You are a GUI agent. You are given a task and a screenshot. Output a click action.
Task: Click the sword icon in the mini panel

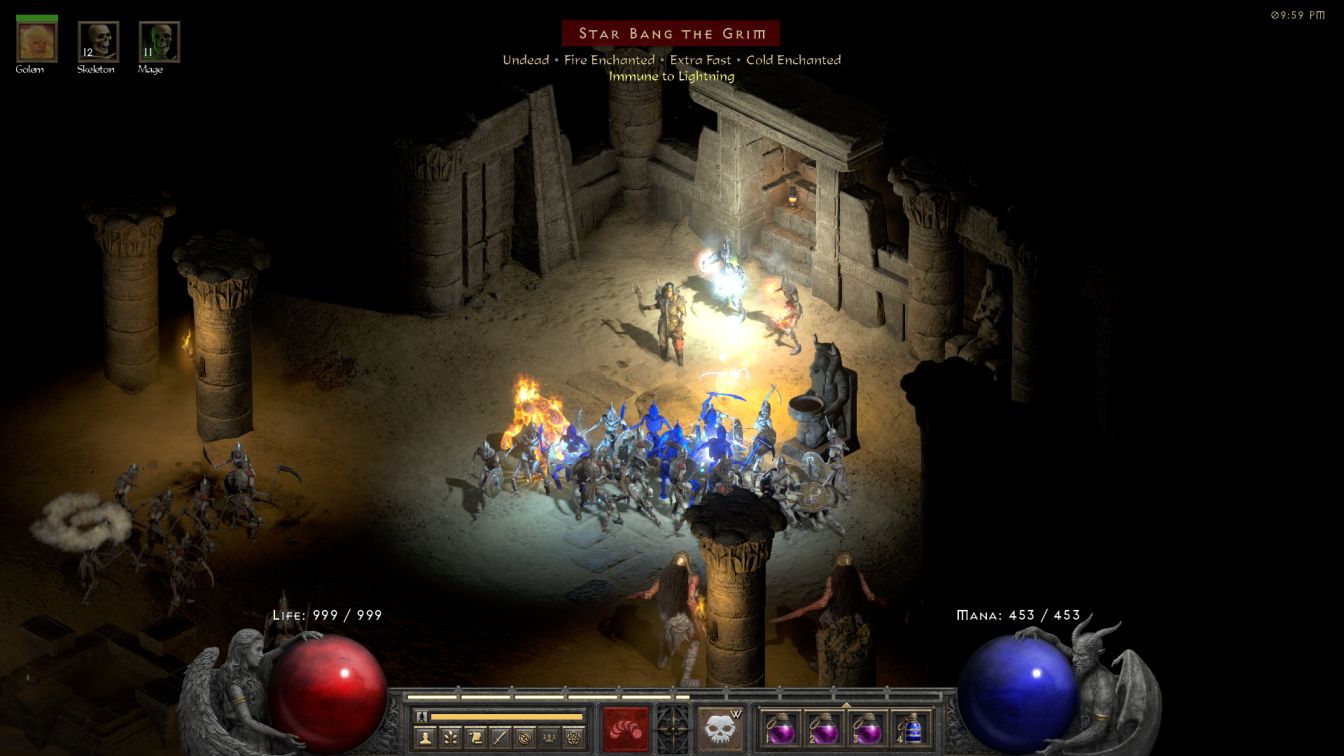500,738
